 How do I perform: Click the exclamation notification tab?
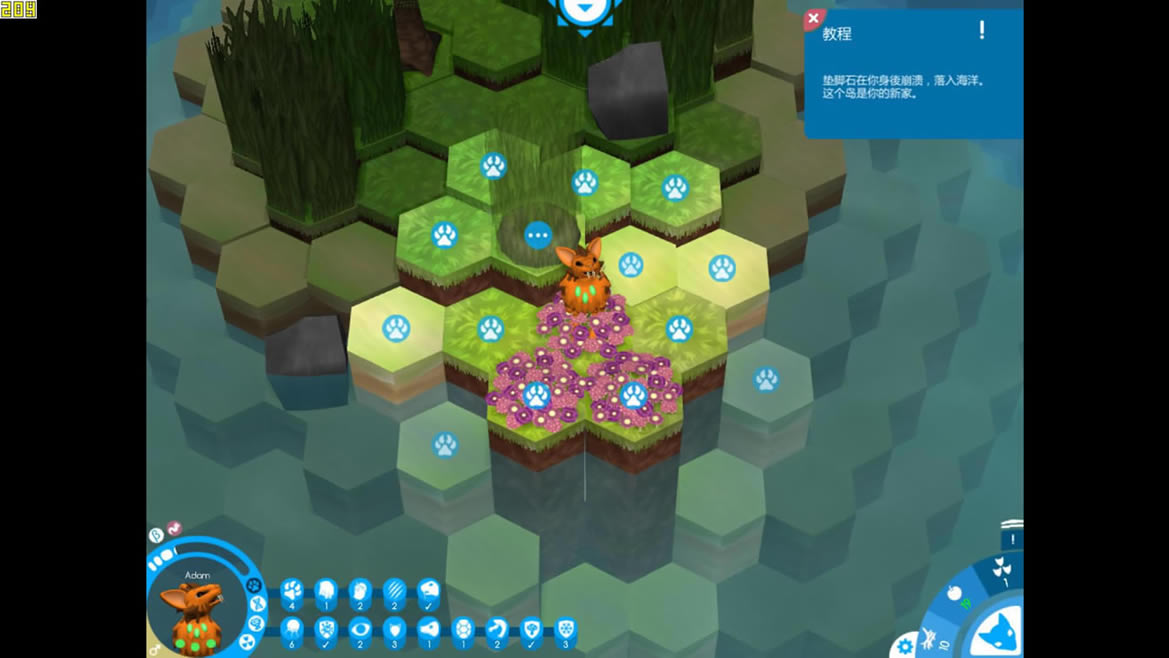(1012, 538)
